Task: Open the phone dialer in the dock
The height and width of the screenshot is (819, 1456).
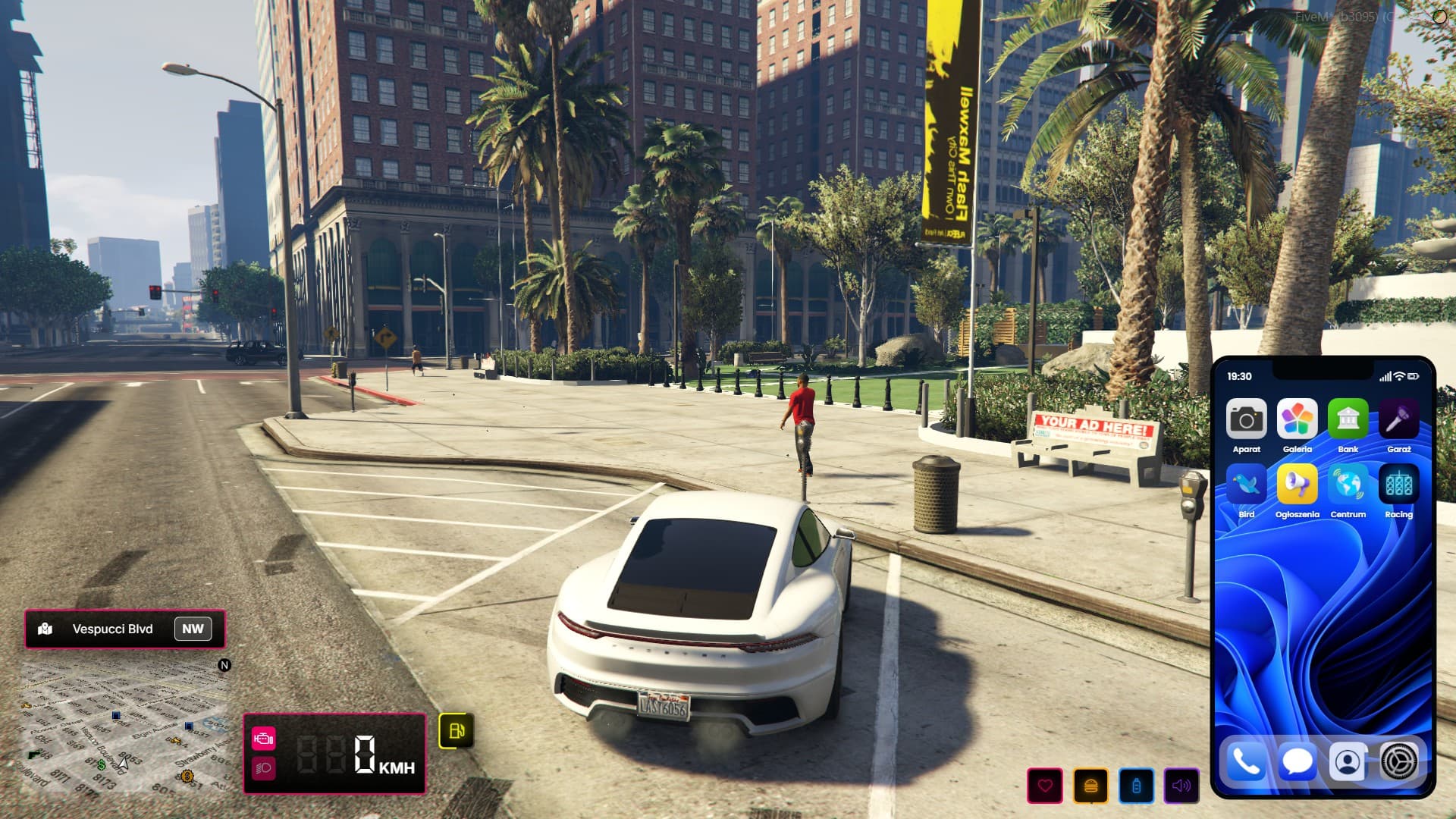Action: pos(1246,761)
